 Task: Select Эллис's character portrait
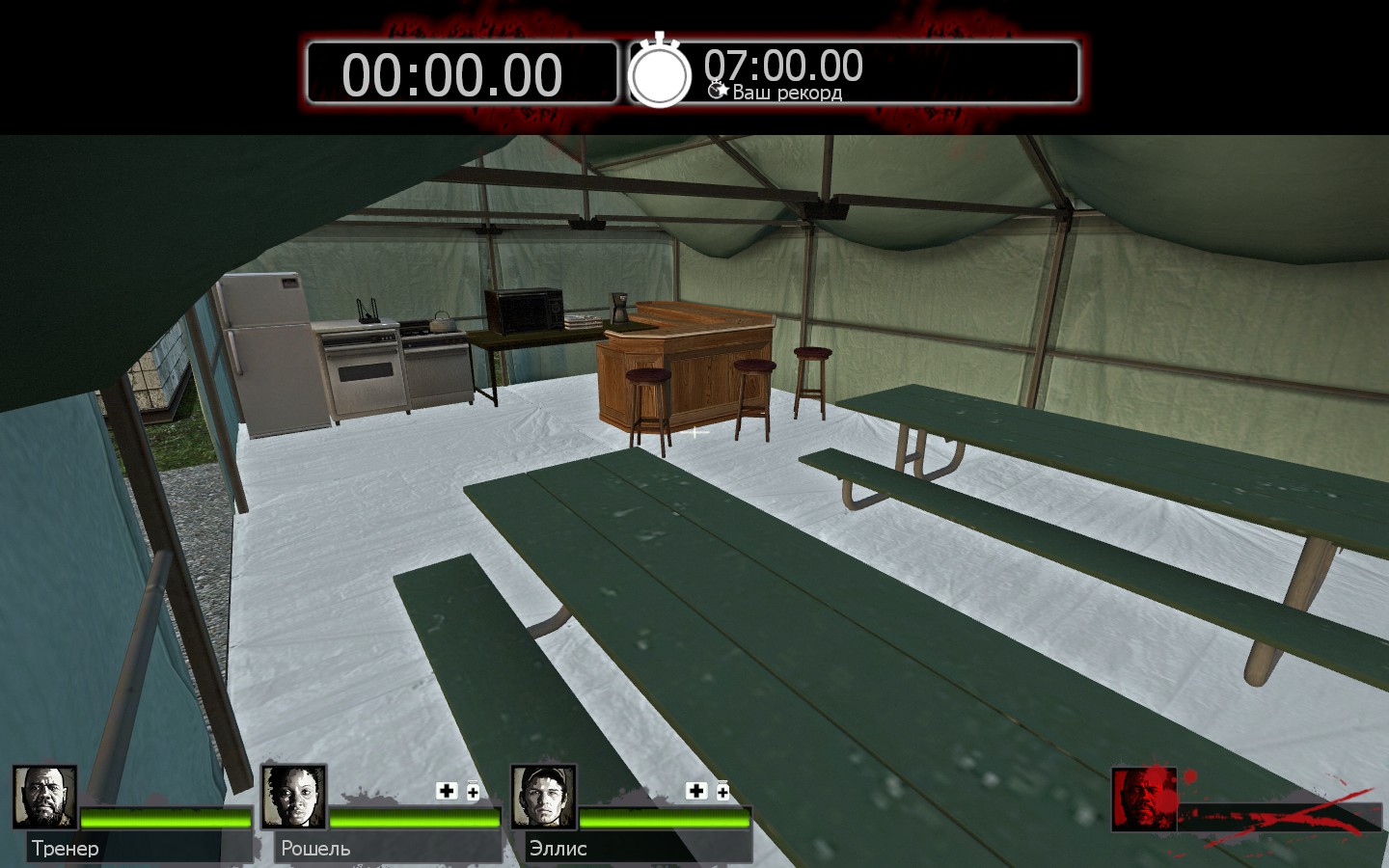point(543,797)
